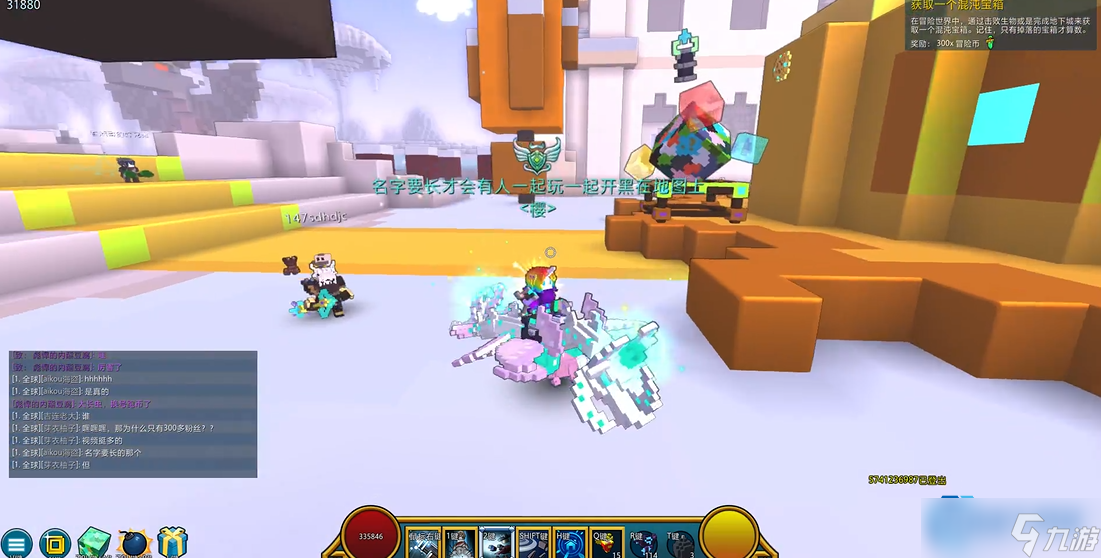
Task: Select the blue bomb icon
Action: [133, 544]
